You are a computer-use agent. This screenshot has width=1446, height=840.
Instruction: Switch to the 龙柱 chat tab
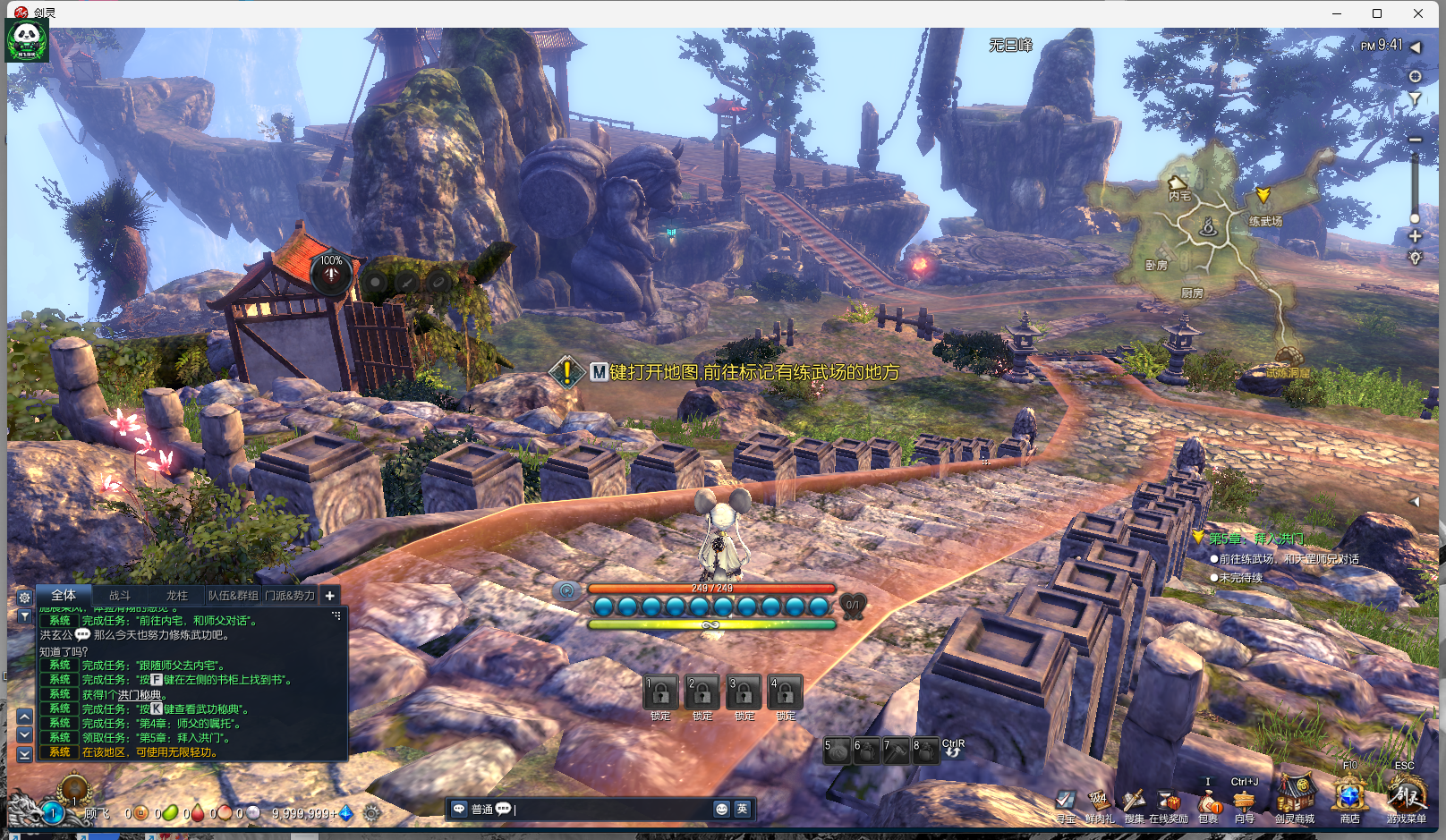(176, 596)
